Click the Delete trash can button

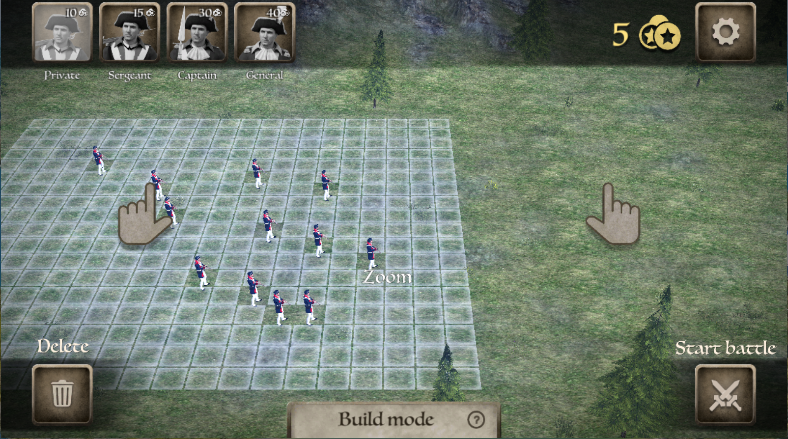point(62,394)
